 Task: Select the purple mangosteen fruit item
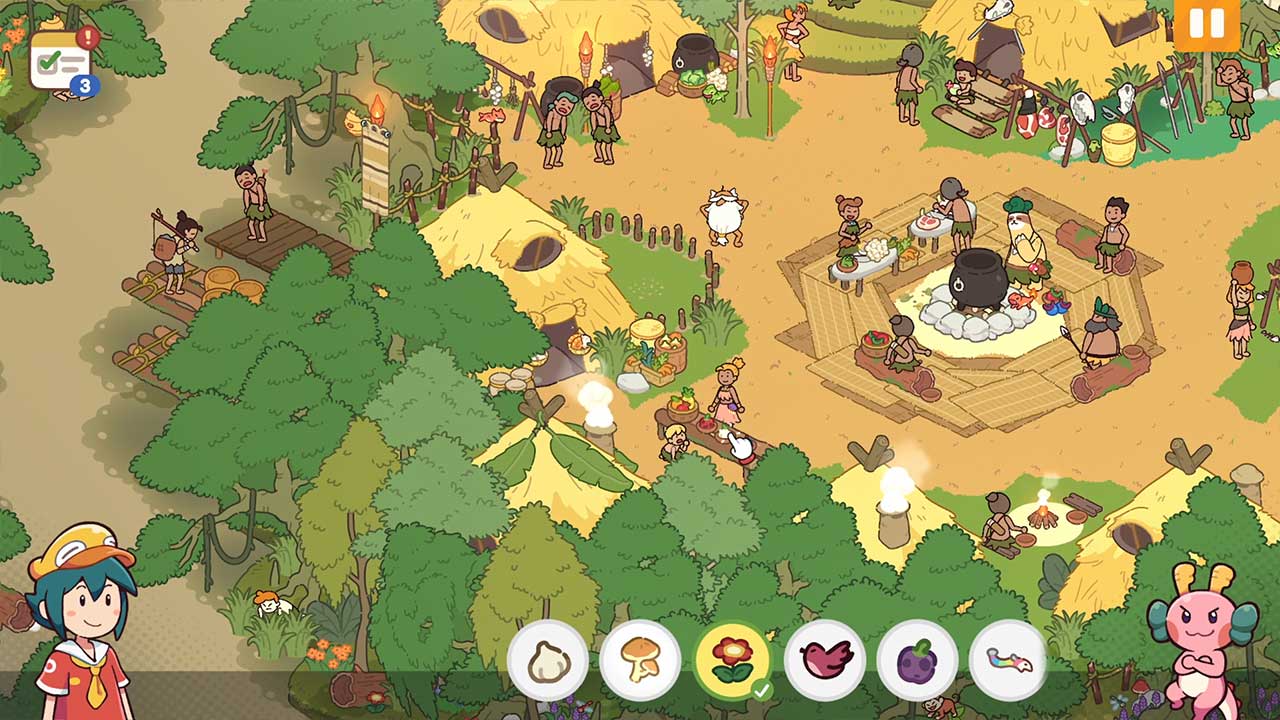pyautogui.click(x=917, y=660)
